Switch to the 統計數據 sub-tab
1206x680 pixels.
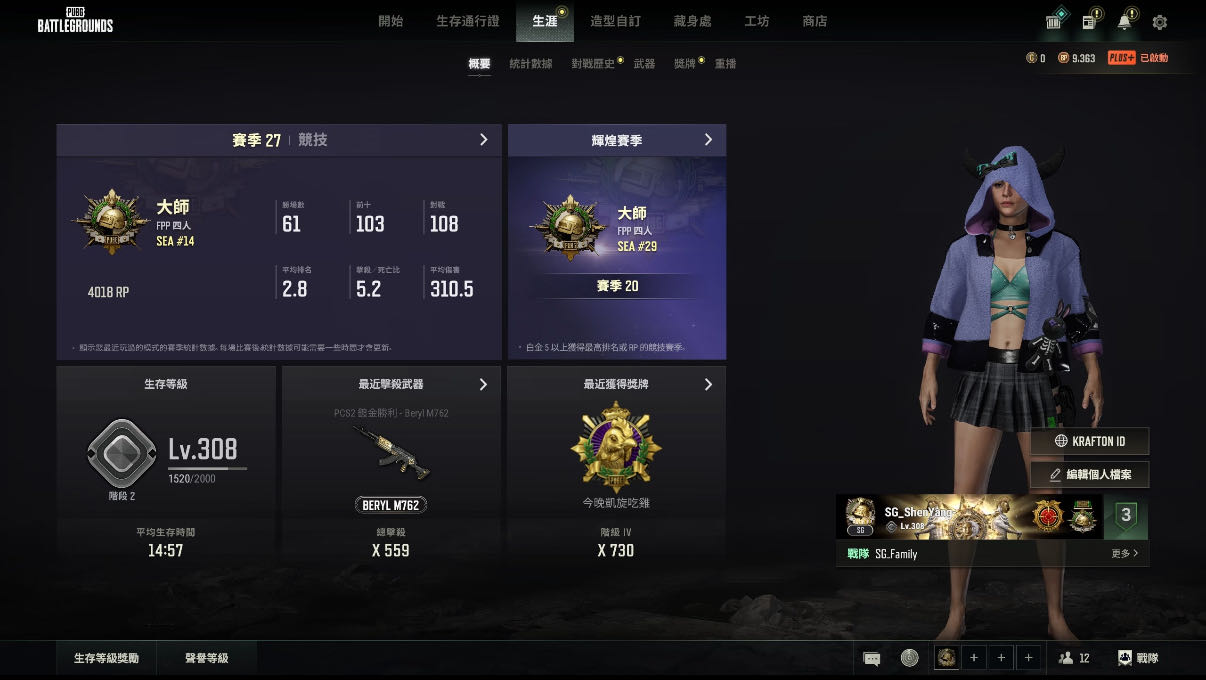(530, 64)
